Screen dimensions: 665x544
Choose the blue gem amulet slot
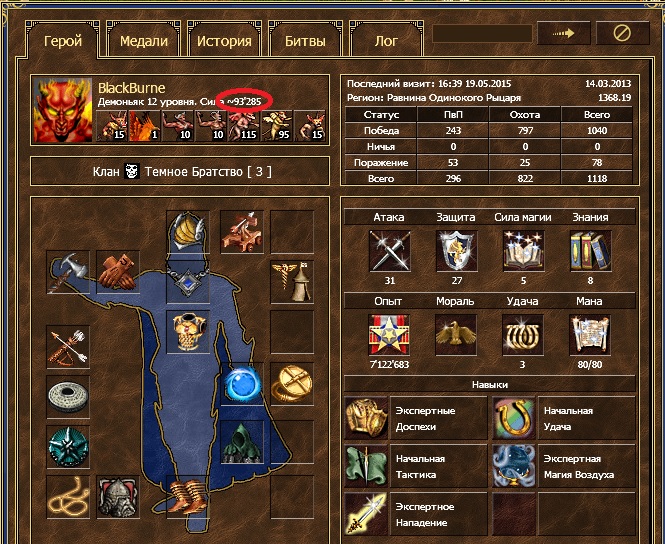coord(188,284)
